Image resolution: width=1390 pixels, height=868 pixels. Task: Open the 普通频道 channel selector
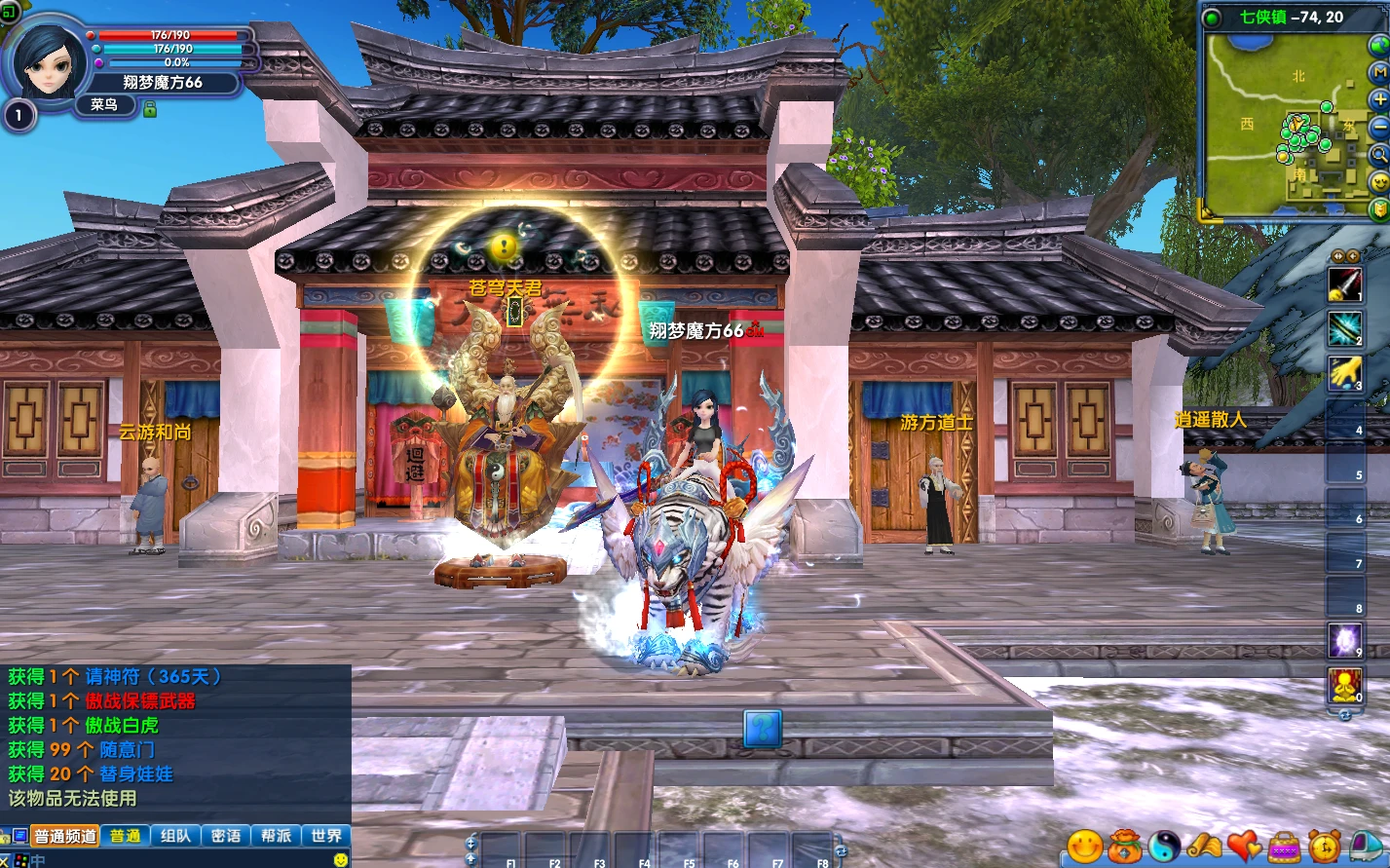pos(64,834)
